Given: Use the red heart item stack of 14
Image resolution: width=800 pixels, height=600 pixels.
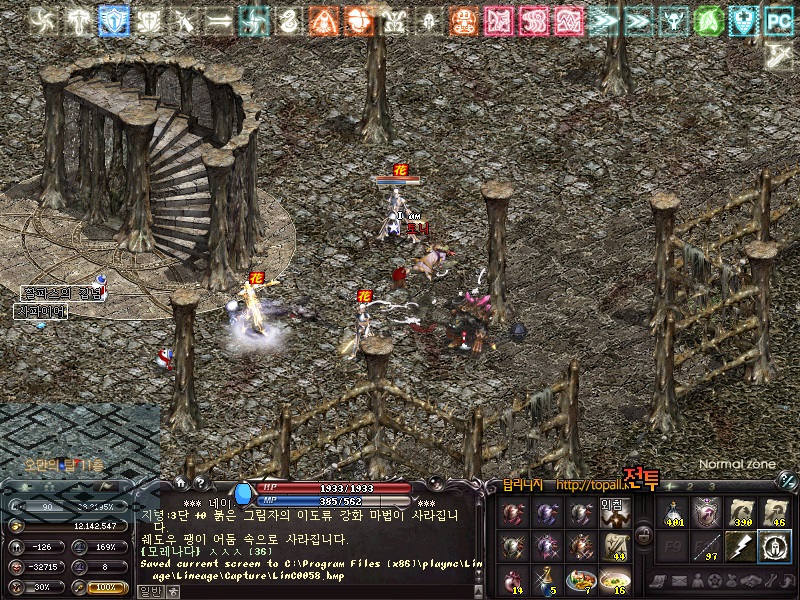Looking at the screenshot, I should click(513, 579).
